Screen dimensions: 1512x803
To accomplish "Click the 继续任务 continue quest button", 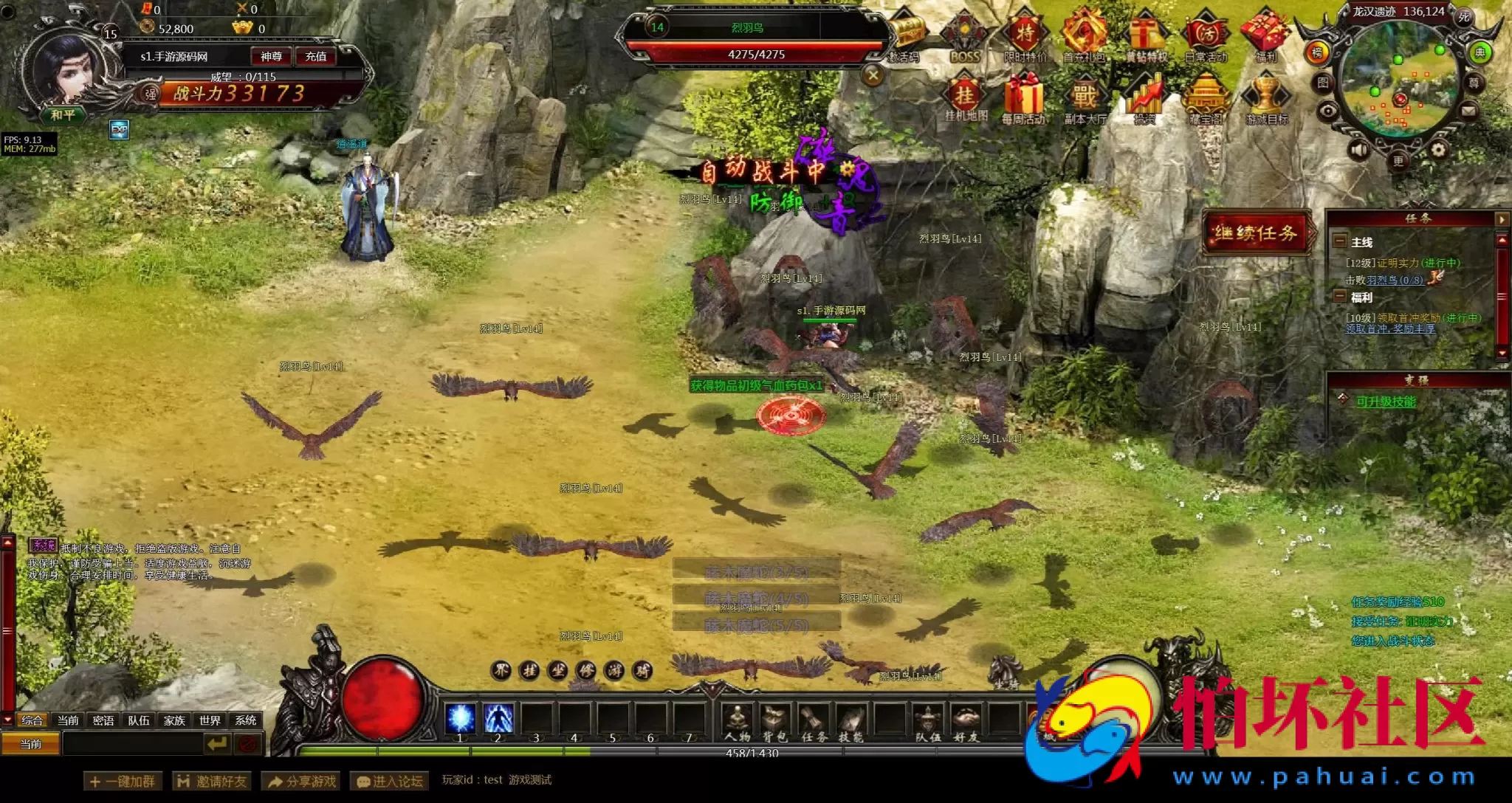I will click(x=1256, y=233).
